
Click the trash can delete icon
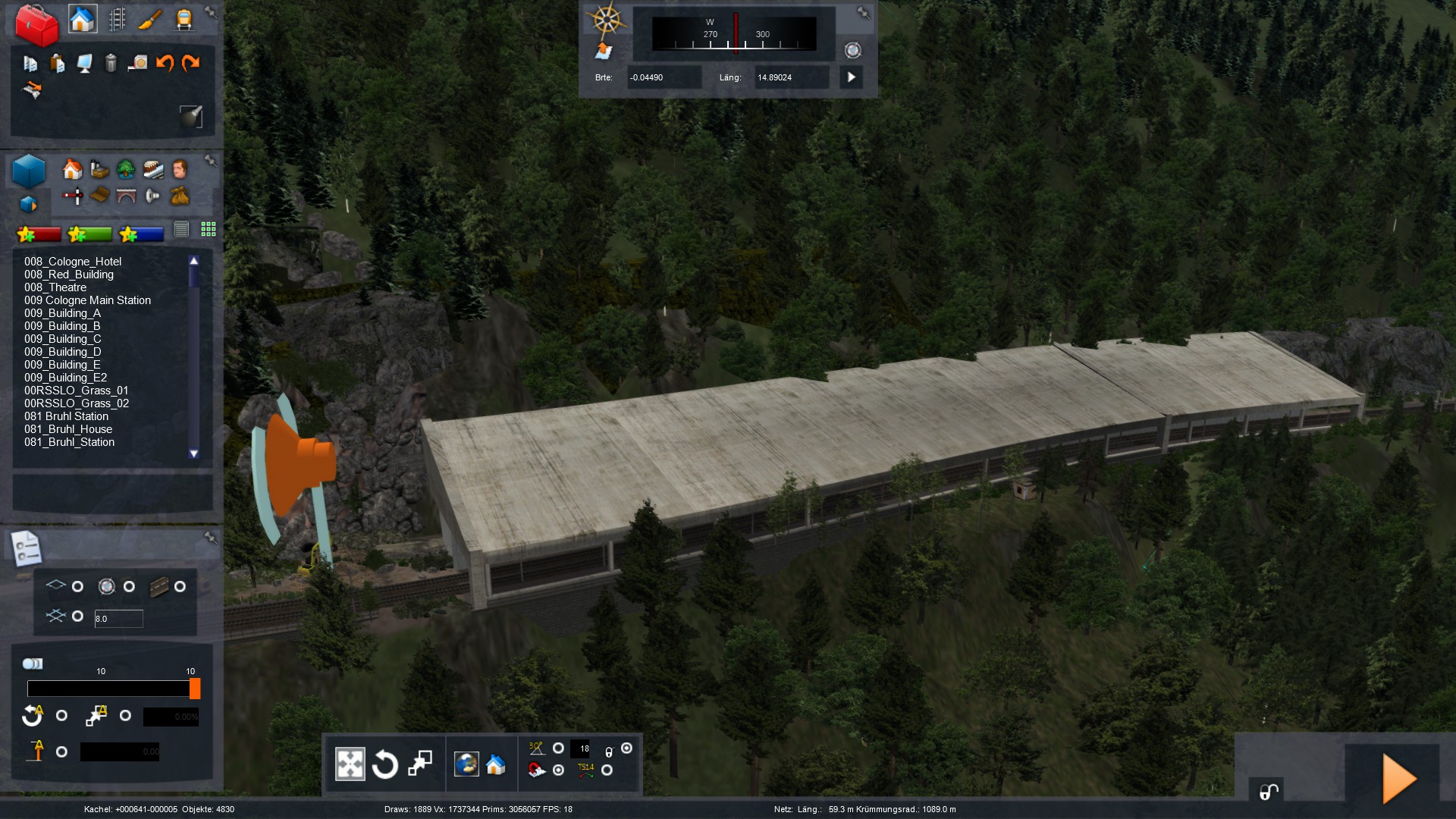click(111, 63)
